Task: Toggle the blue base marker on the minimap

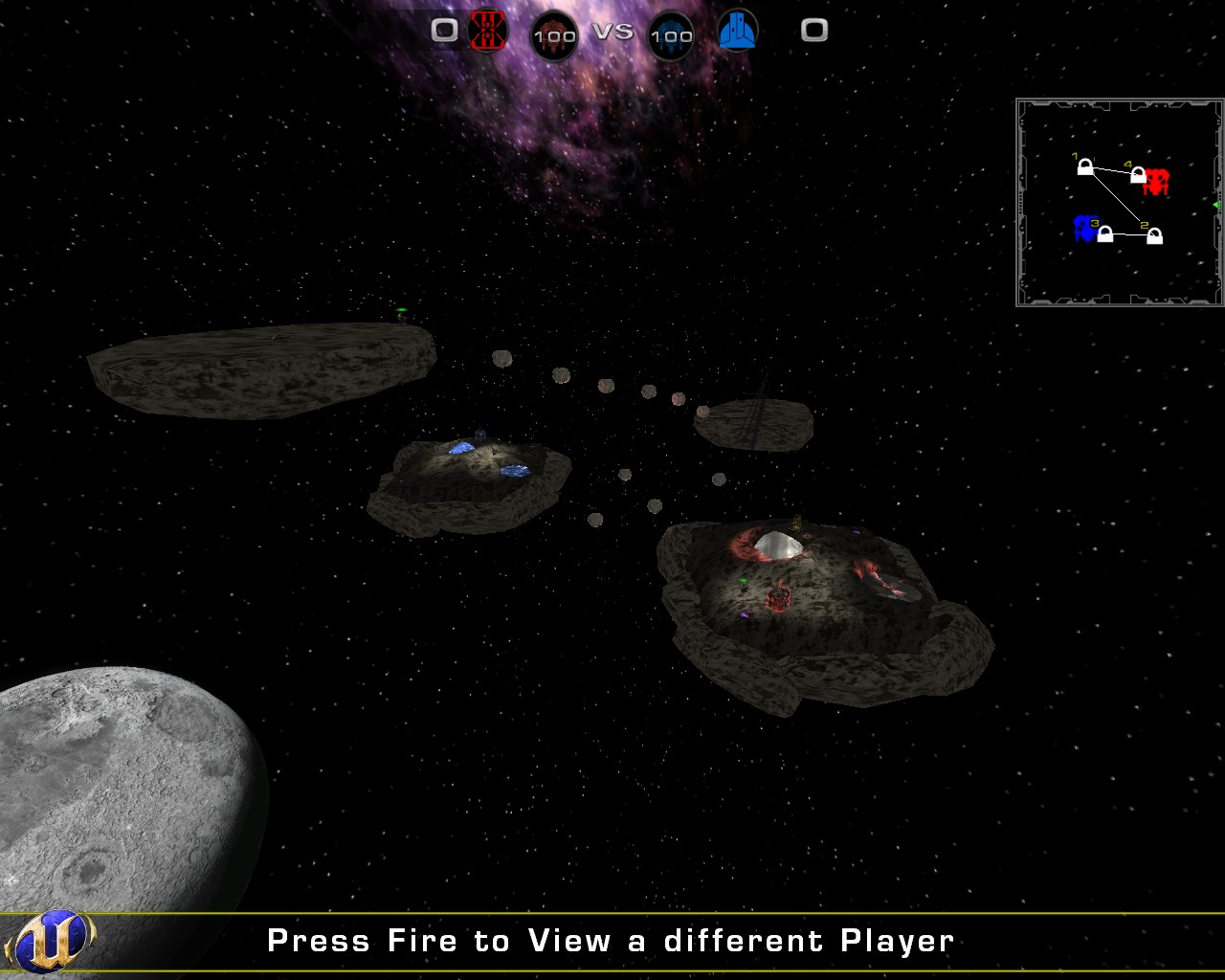Action: (1084, 230)
